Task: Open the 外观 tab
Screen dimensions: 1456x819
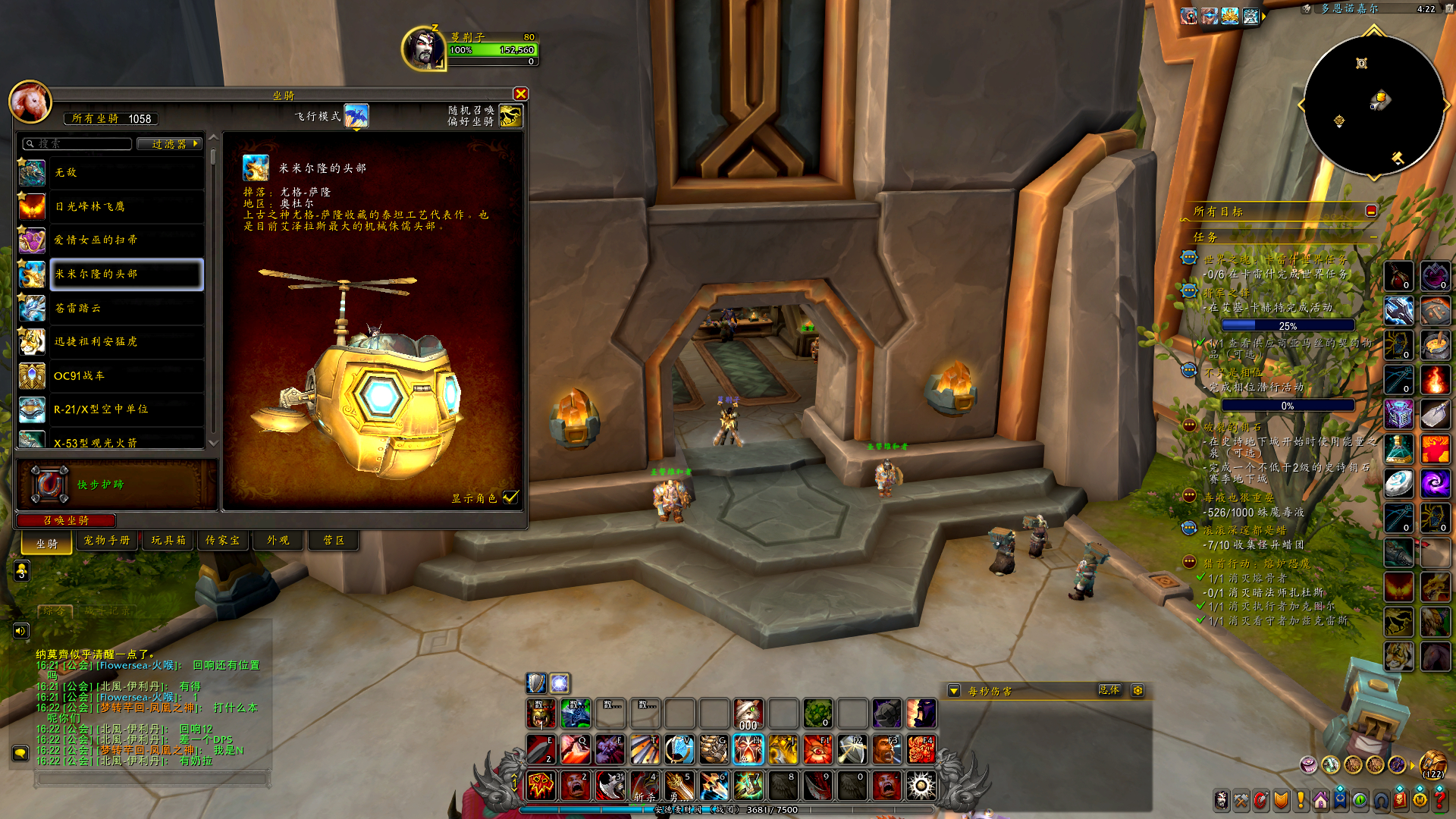Action: coord(278,541)
